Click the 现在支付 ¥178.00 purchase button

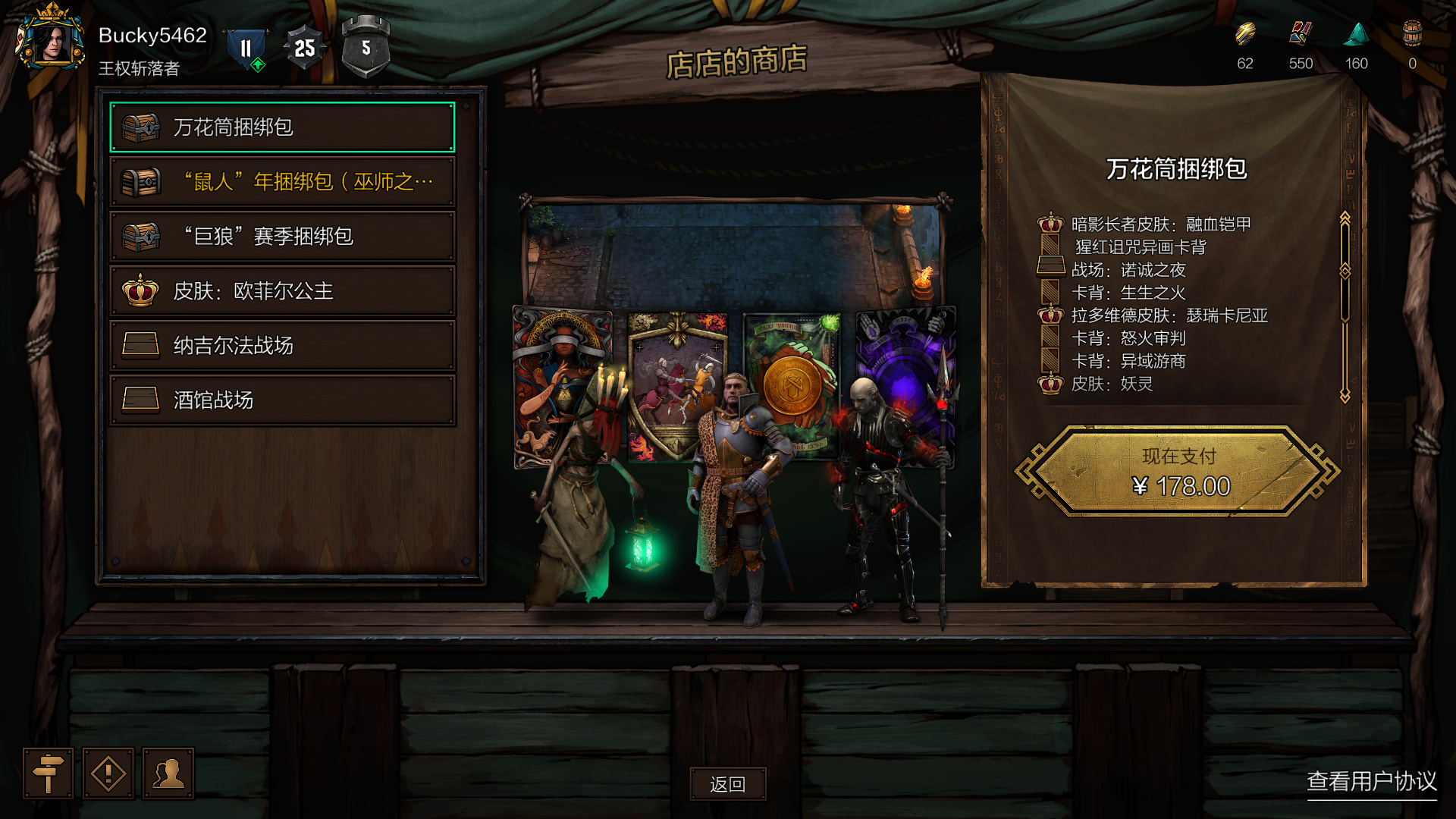point(1178,472)
